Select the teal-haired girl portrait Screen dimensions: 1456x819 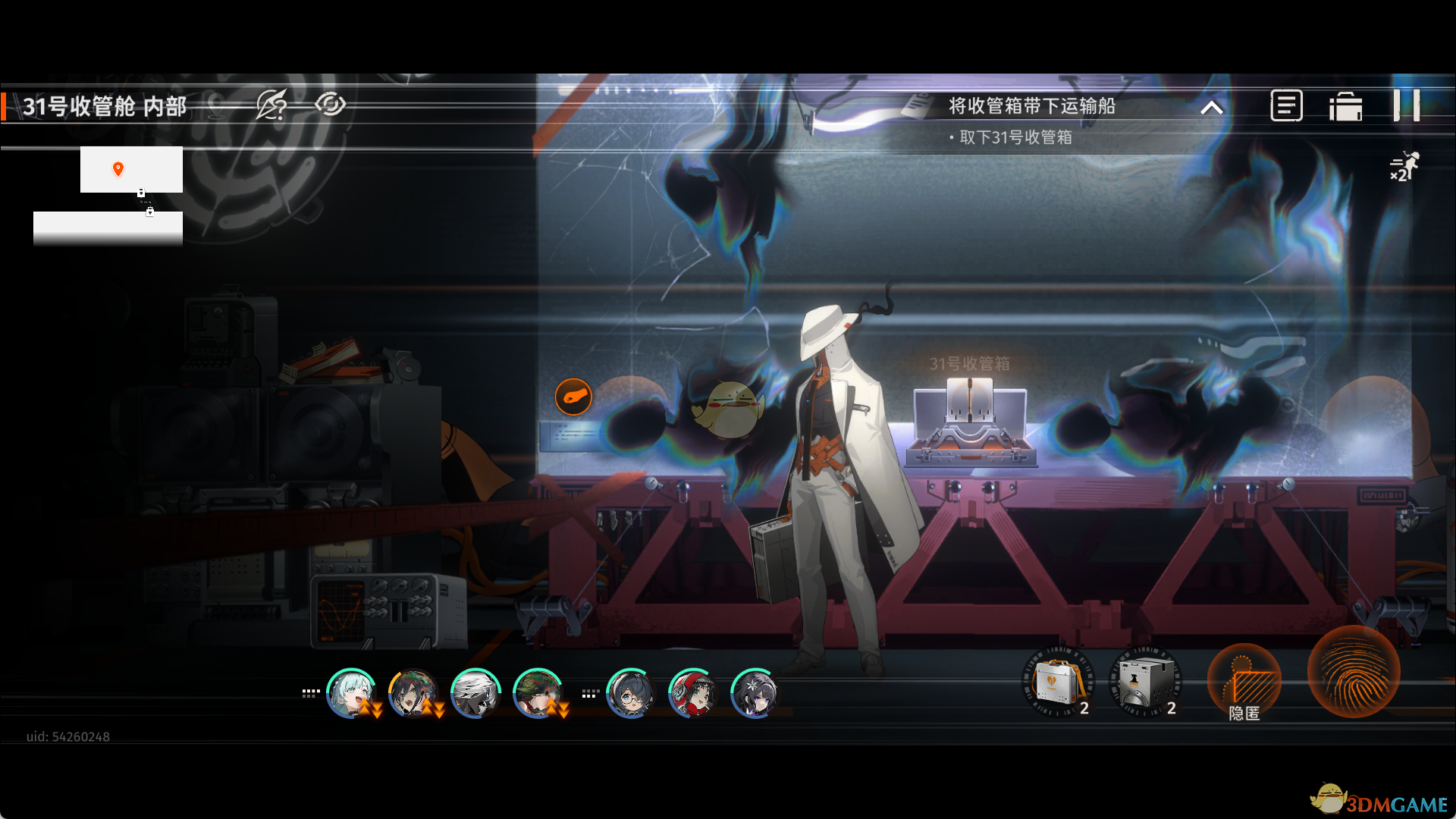pyautogui.click(x=351, y=693)
